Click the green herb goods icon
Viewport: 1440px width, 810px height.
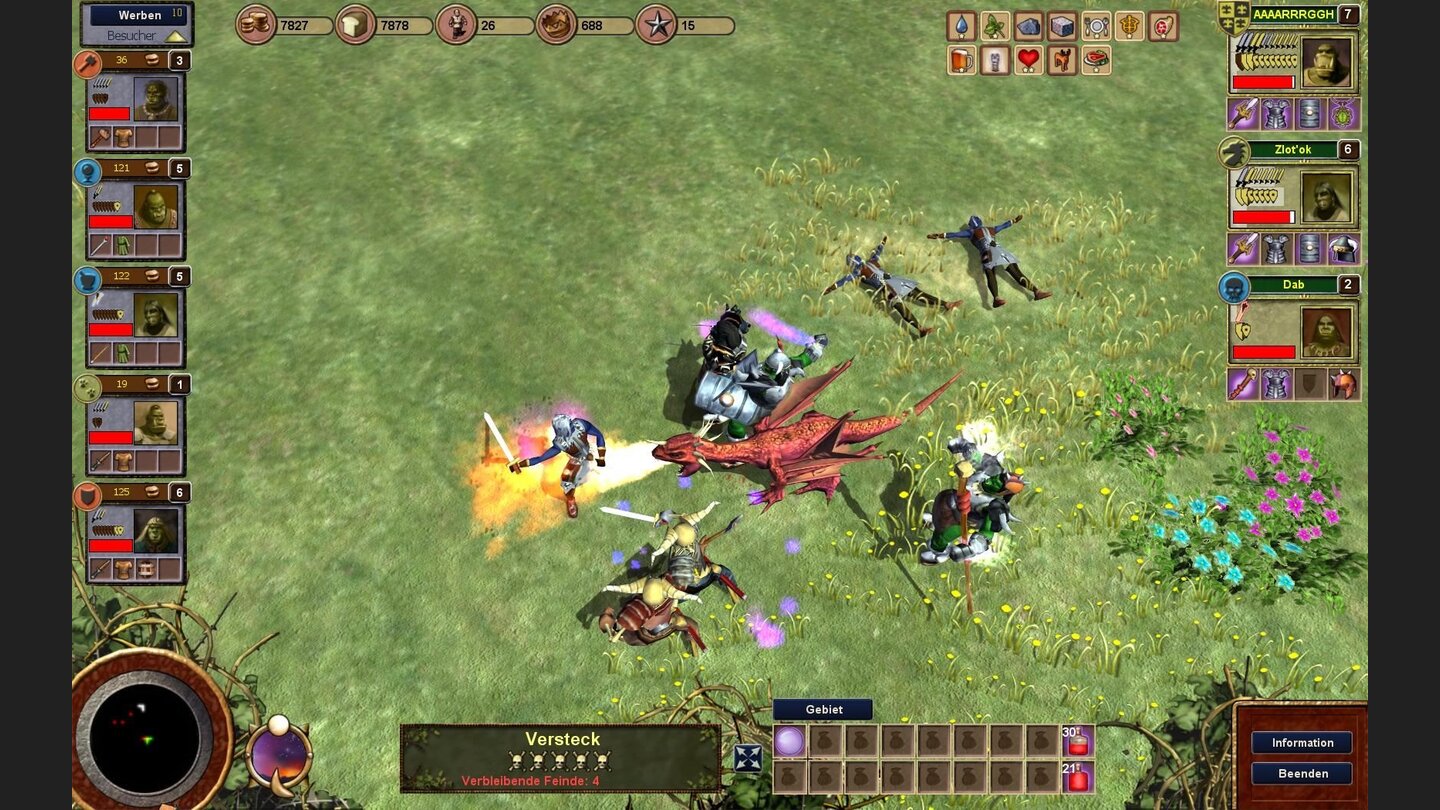995,26
